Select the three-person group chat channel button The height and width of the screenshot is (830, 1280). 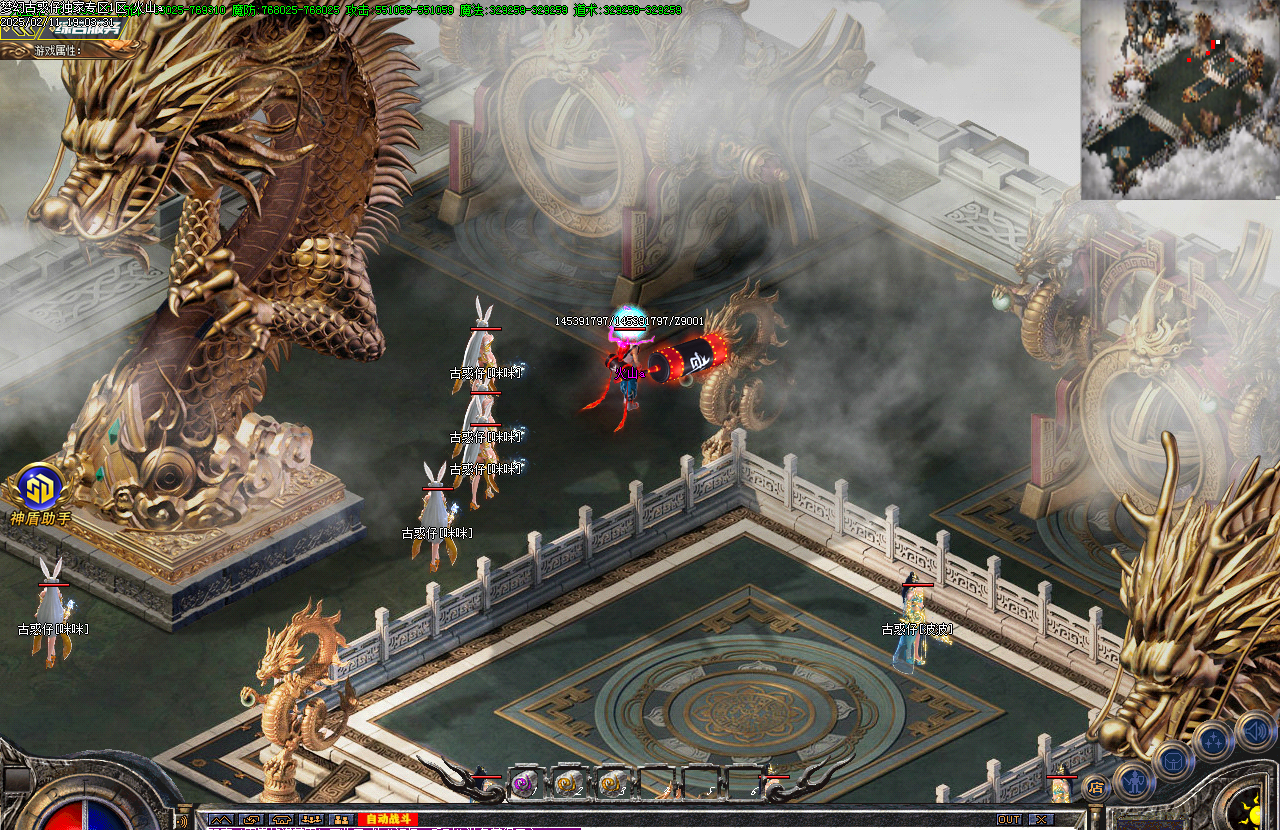[311, 820]
